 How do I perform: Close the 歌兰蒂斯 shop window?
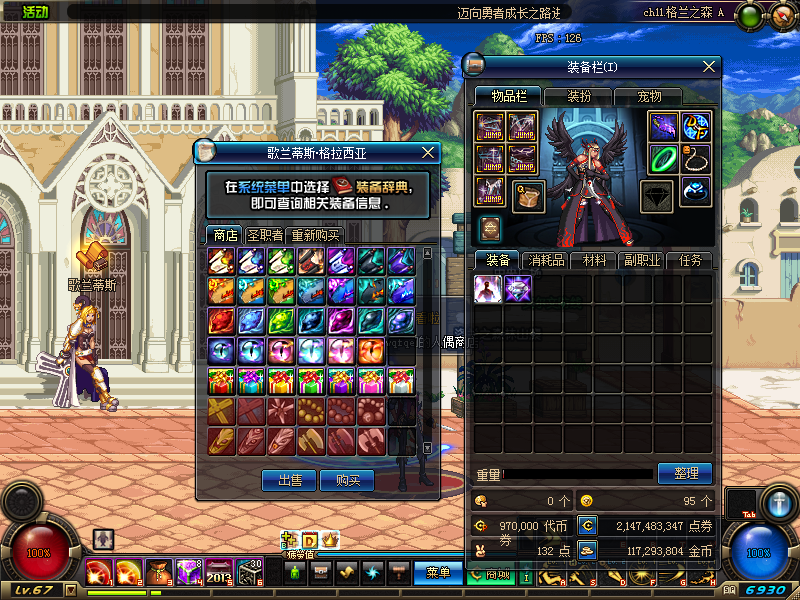(428, 153)
